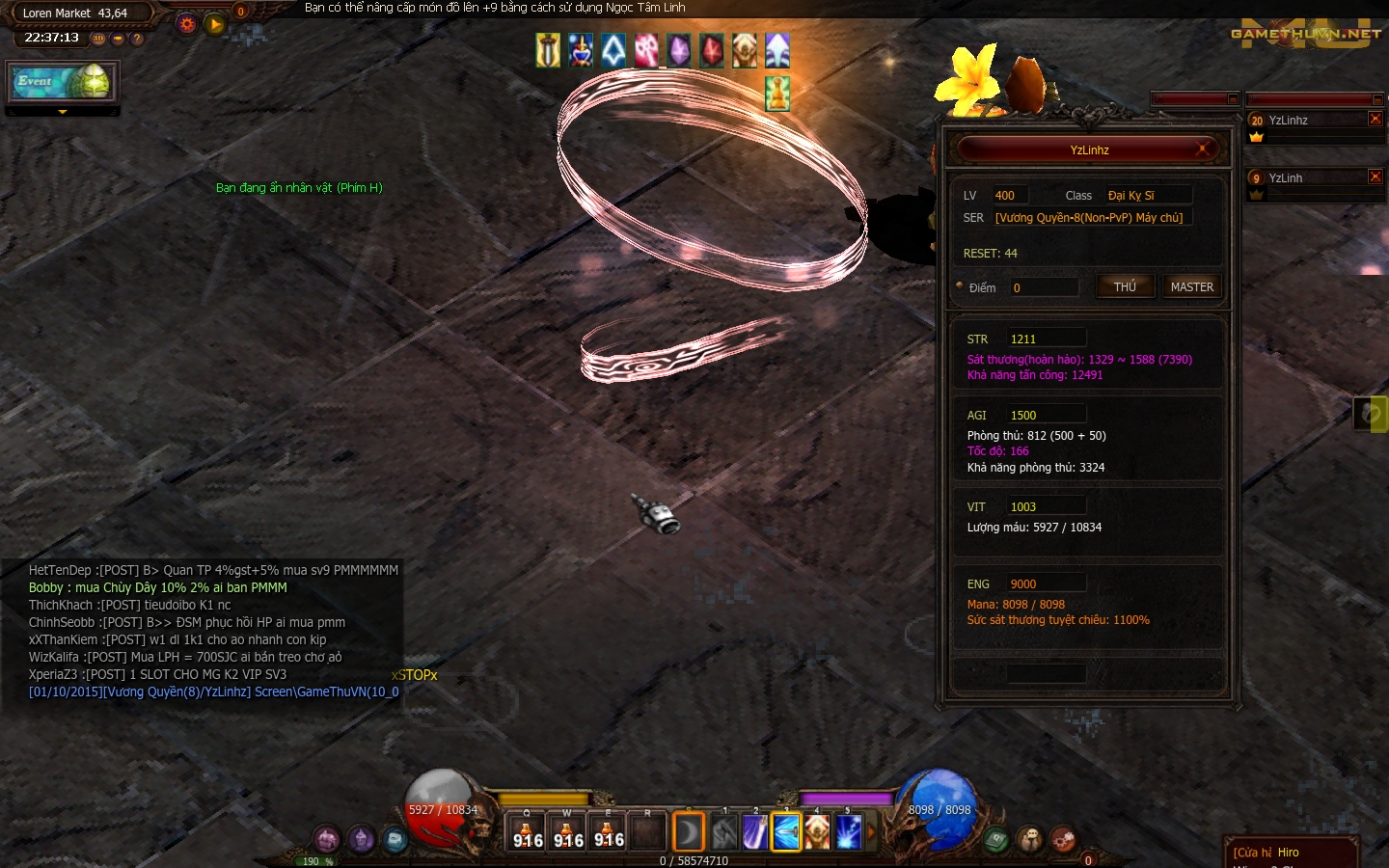Use the potion in the E slot
1389x868 pixels.
pyautogui.click(x=608, y=832)
